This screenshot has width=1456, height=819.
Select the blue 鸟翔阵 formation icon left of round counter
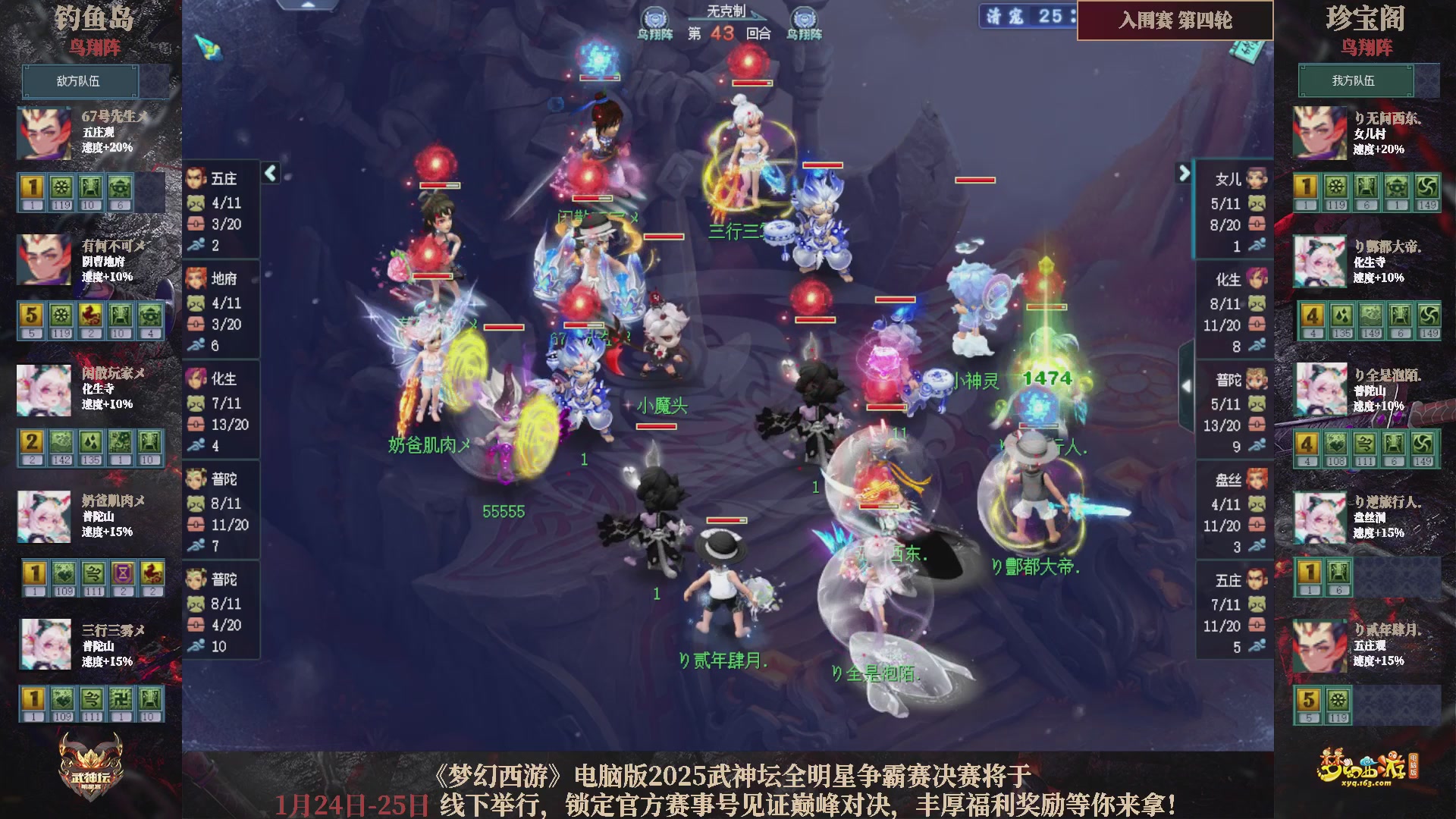coord(656,15)
